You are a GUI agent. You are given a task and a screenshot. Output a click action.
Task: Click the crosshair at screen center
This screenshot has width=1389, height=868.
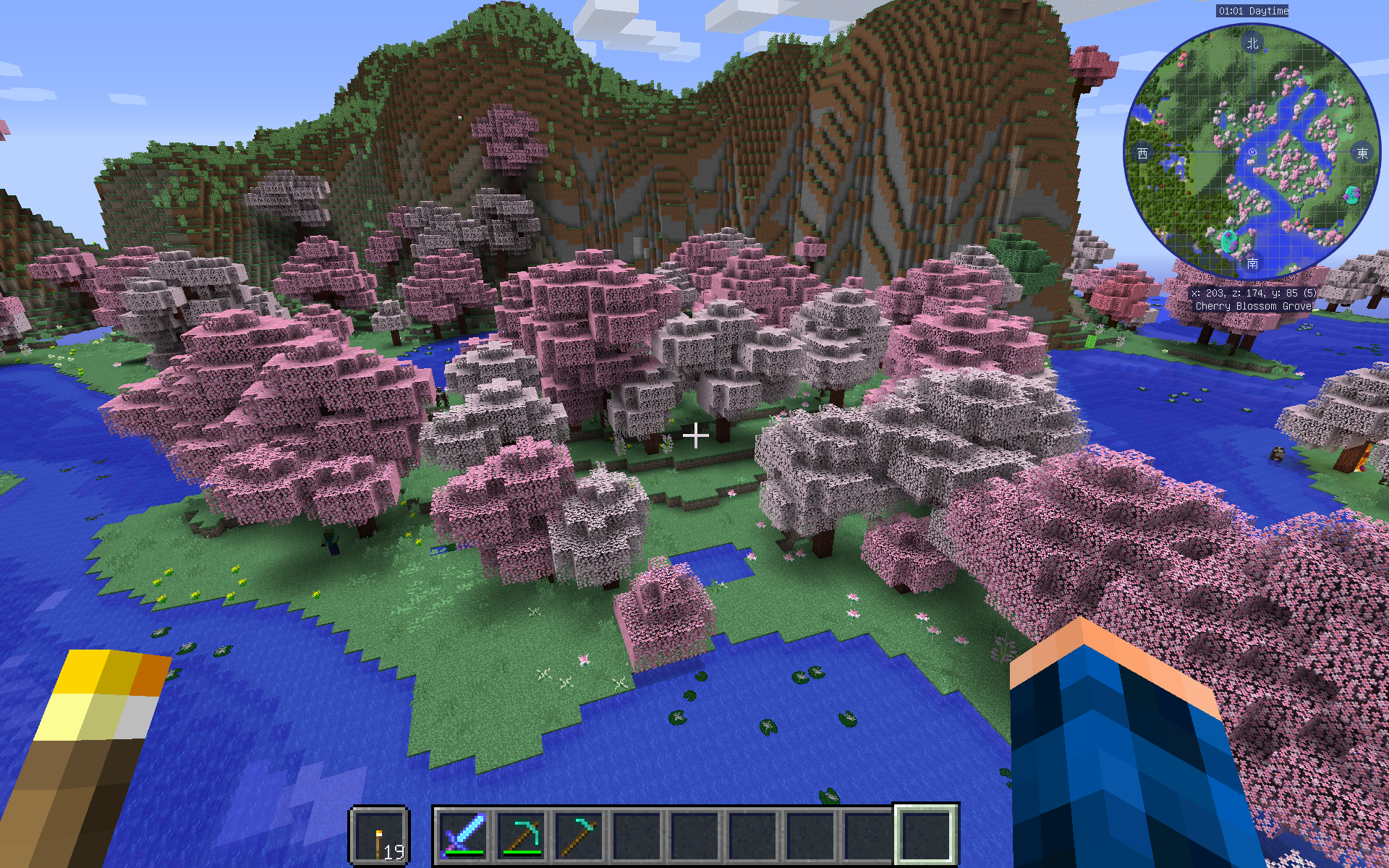click(x=696, y=435)
